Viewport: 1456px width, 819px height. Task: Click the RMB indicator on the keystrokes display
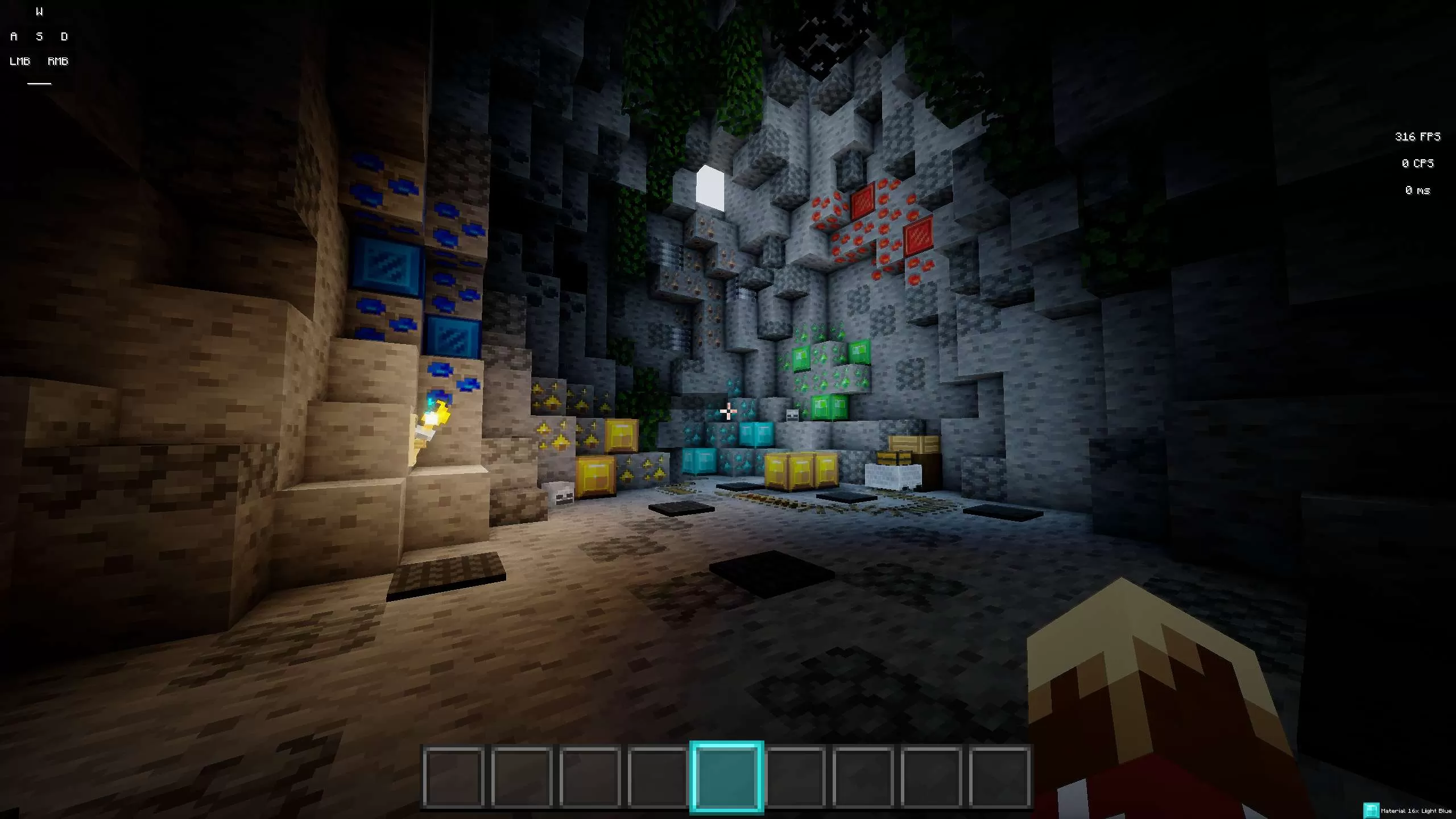57,61
